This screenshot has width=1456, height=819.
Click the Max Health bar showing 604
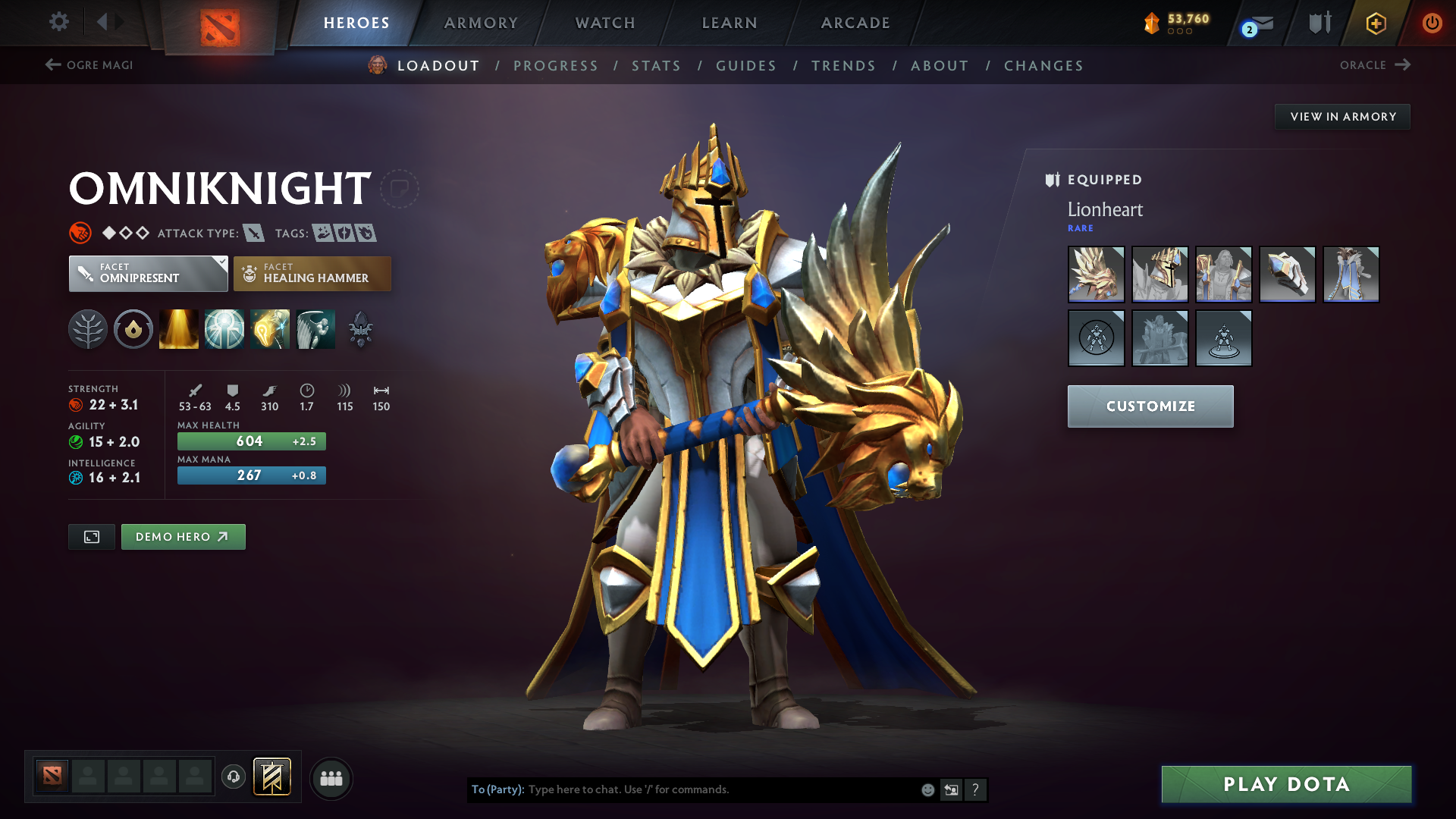[x=251, y=441]
